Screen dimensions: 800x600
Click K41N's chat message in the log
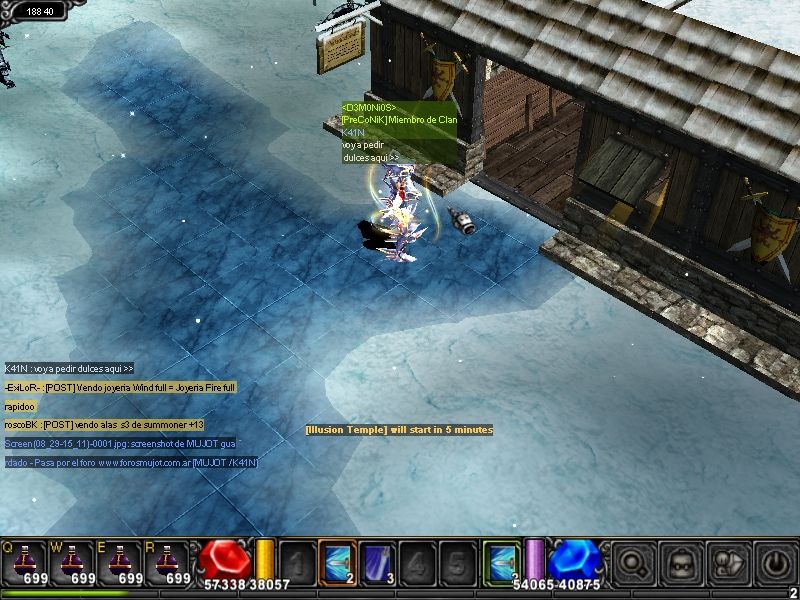[x=70, y=368]
